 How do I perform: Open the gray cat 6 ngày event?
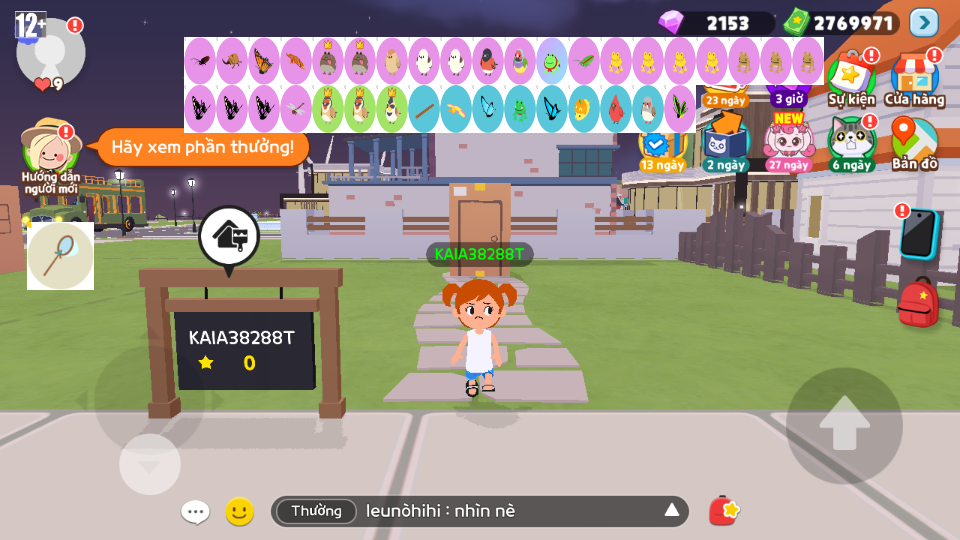pyautogui.click(x=851, y=143)
